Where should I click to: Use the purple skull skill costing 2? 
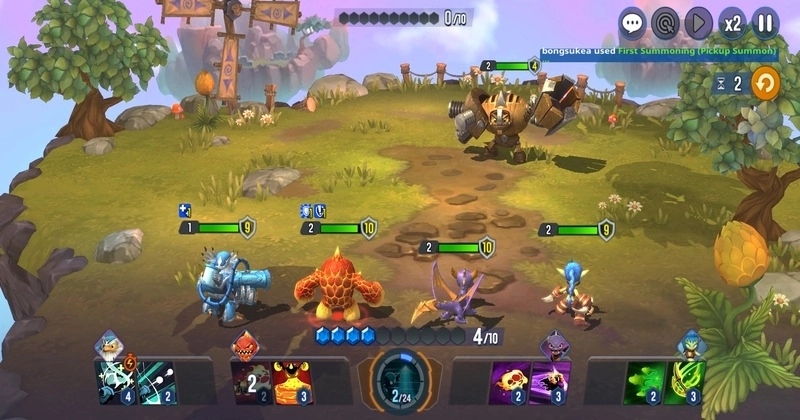[x=509, y=383]
